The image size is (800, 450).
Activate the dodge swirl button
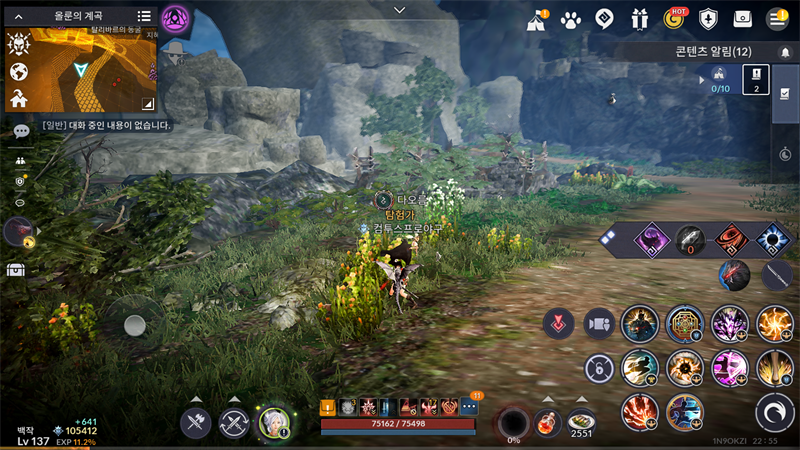tap(775, 411)
